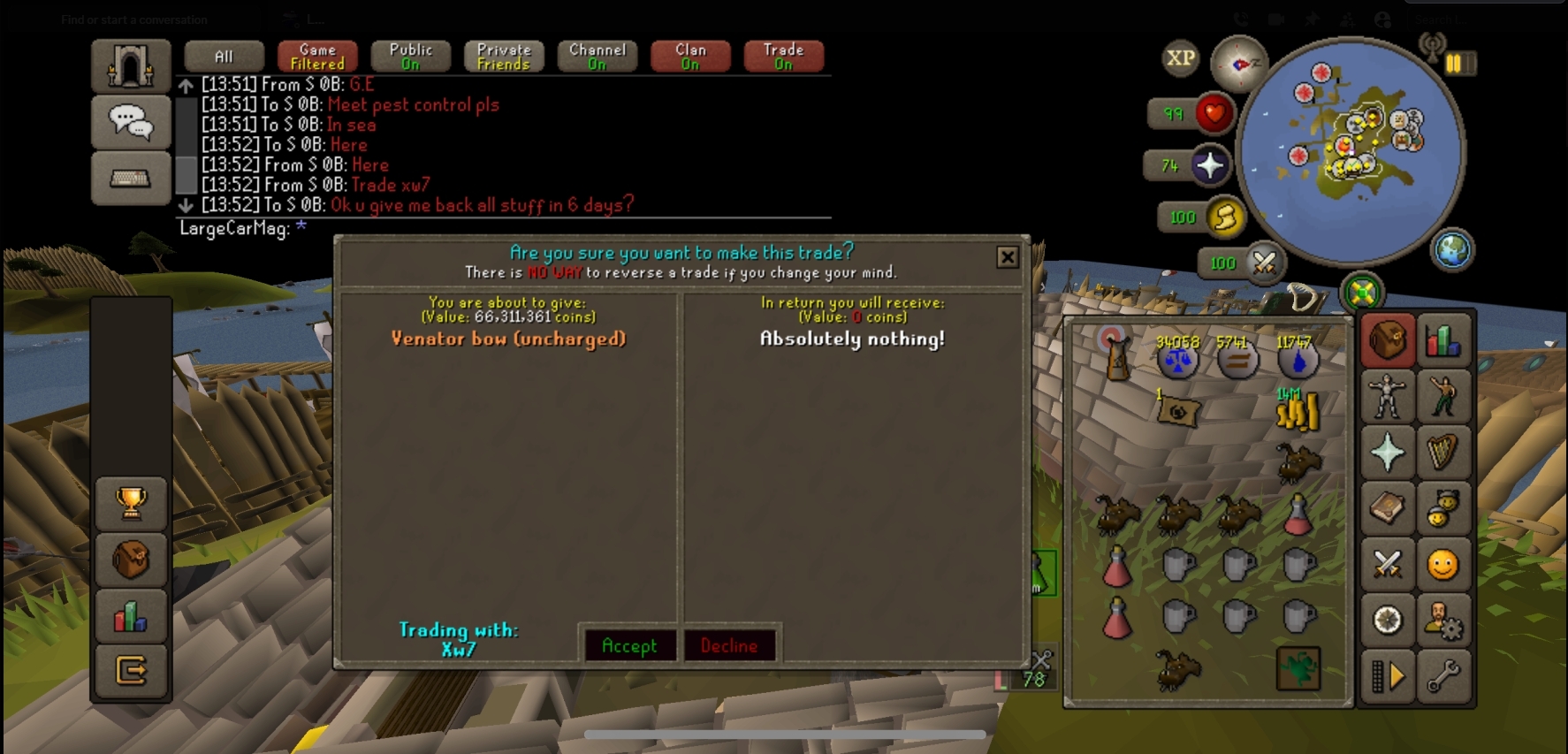This screenshot has width=1568, height=754.
Task: Open the world map globe icon
Action: point(1452,250)
